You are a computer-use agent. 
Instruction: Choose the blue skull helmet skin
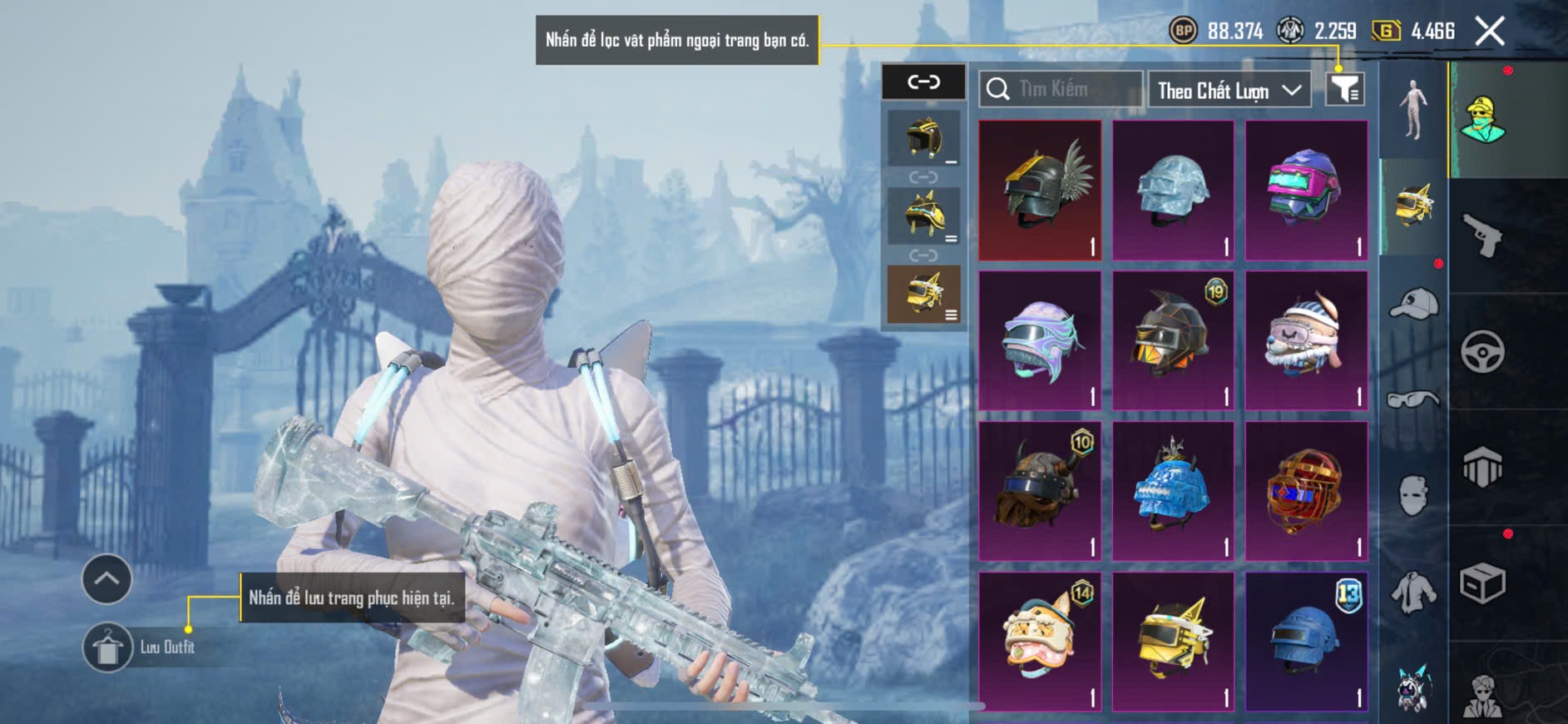1173,491
